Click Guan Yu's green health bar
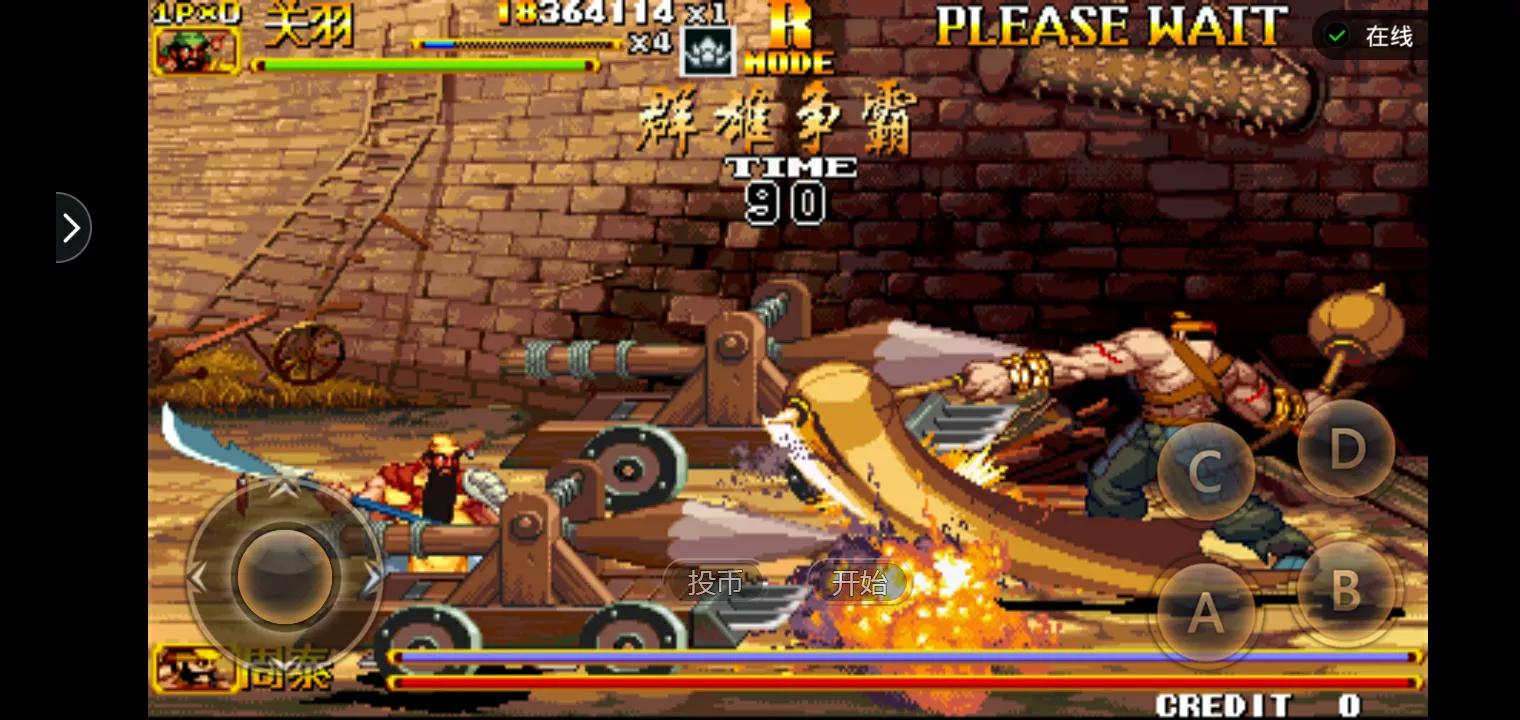This screenshot has height=720, width=1520. 424,62
